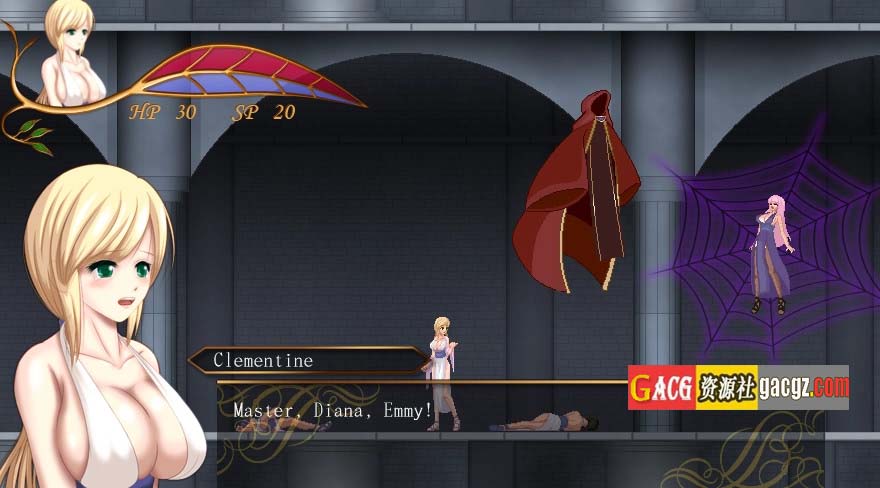This screenshot has width=880, height=488.
Task: Advance the "Master, Diana, Emmy!" dialogue text
Action: pyautogui.click(x=333, y=410)
